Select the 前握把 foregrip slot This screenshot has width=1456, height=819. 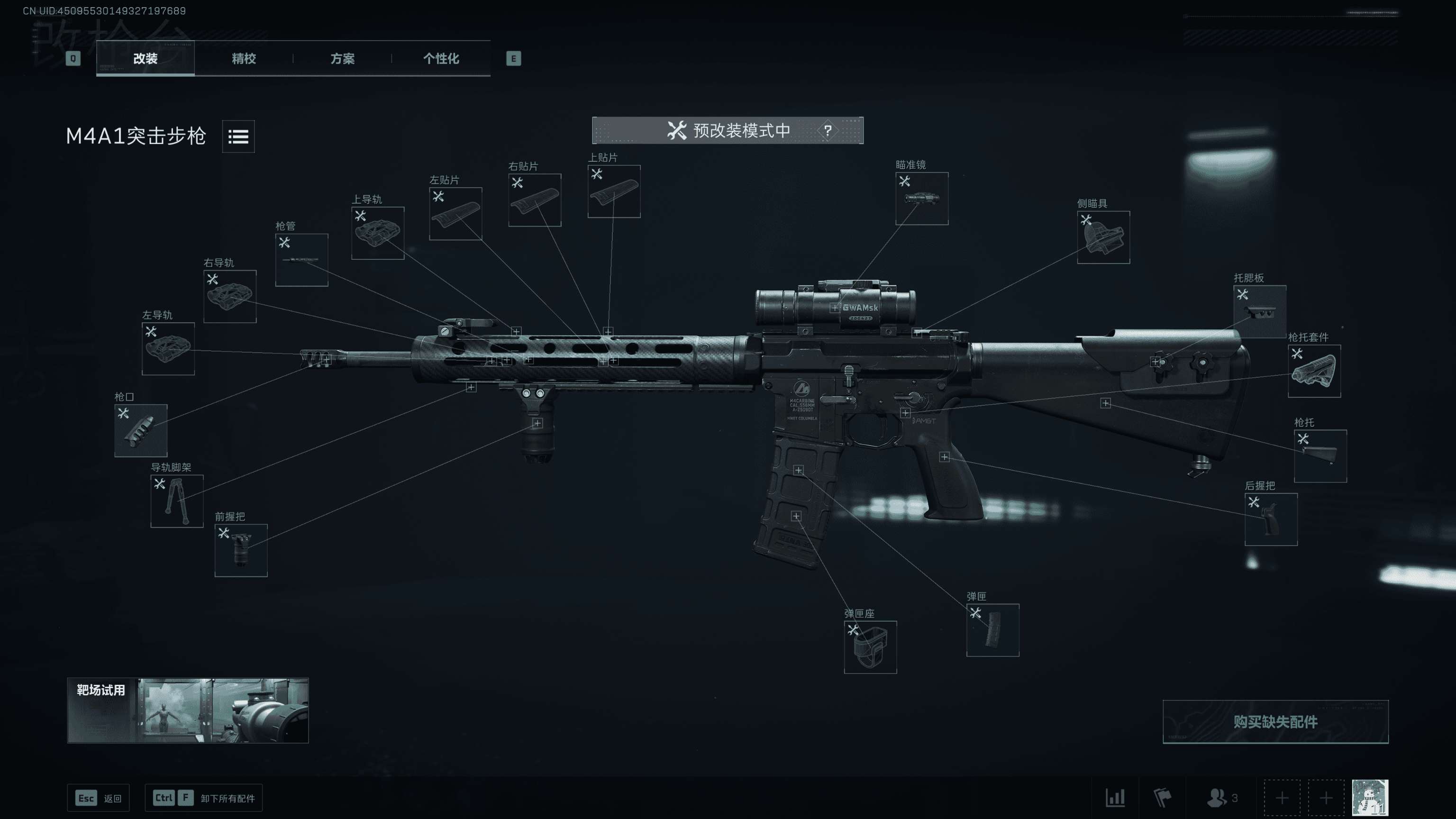click(x=241, y=551)
